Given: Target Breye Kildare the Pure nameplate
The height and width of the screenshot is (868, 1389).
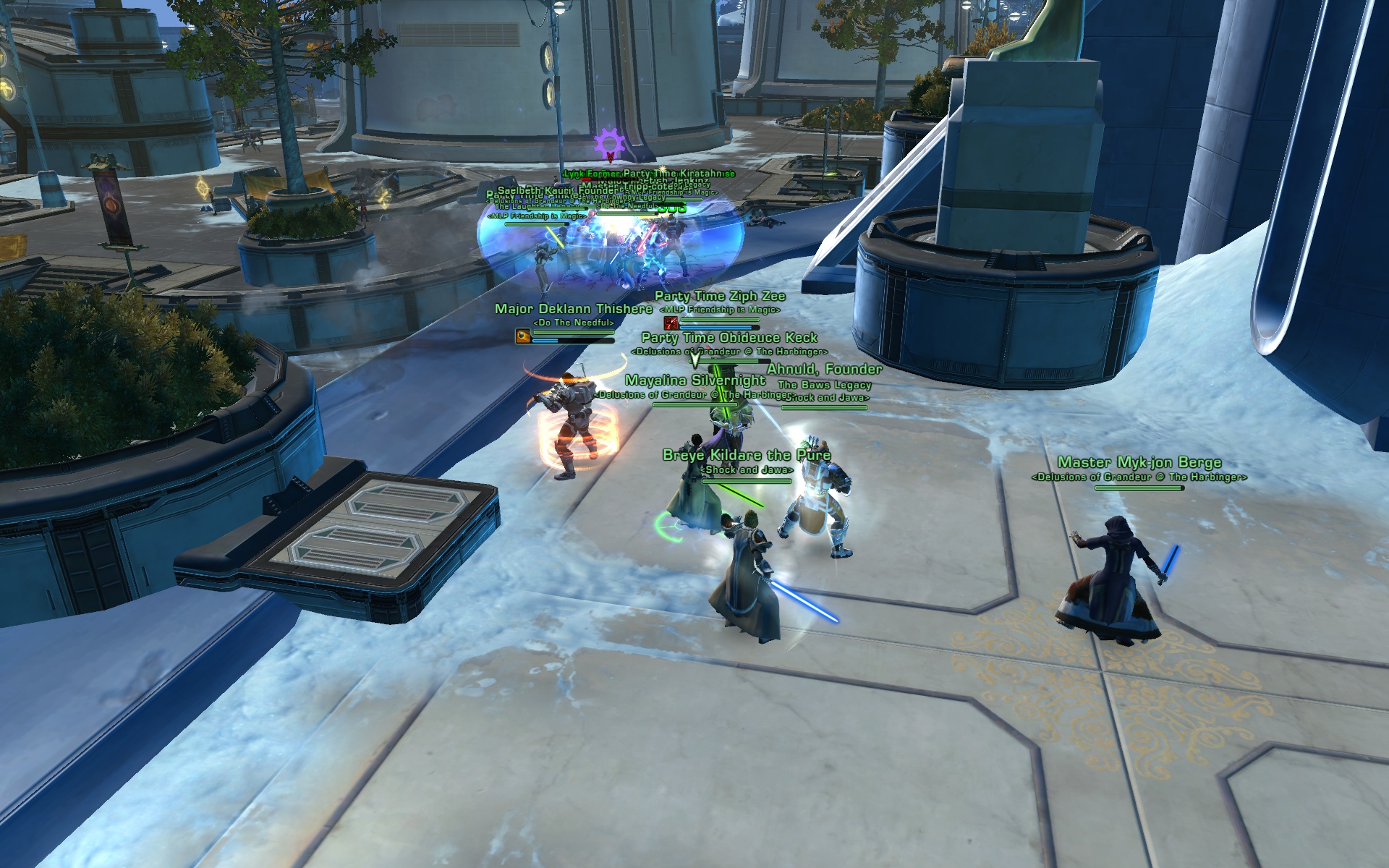Looking at the screenshot, I should [746, 456].
